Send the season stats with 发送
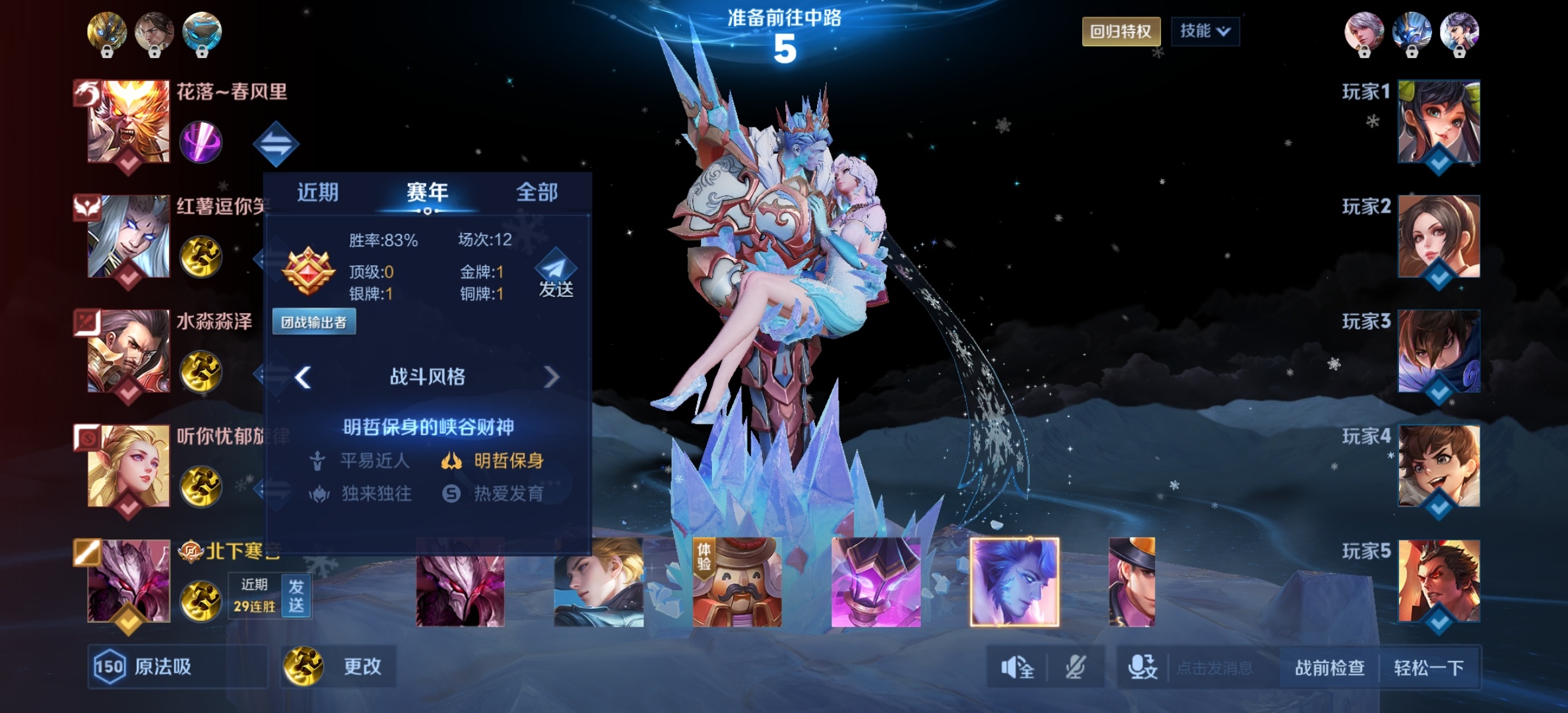 pos(556,274)
